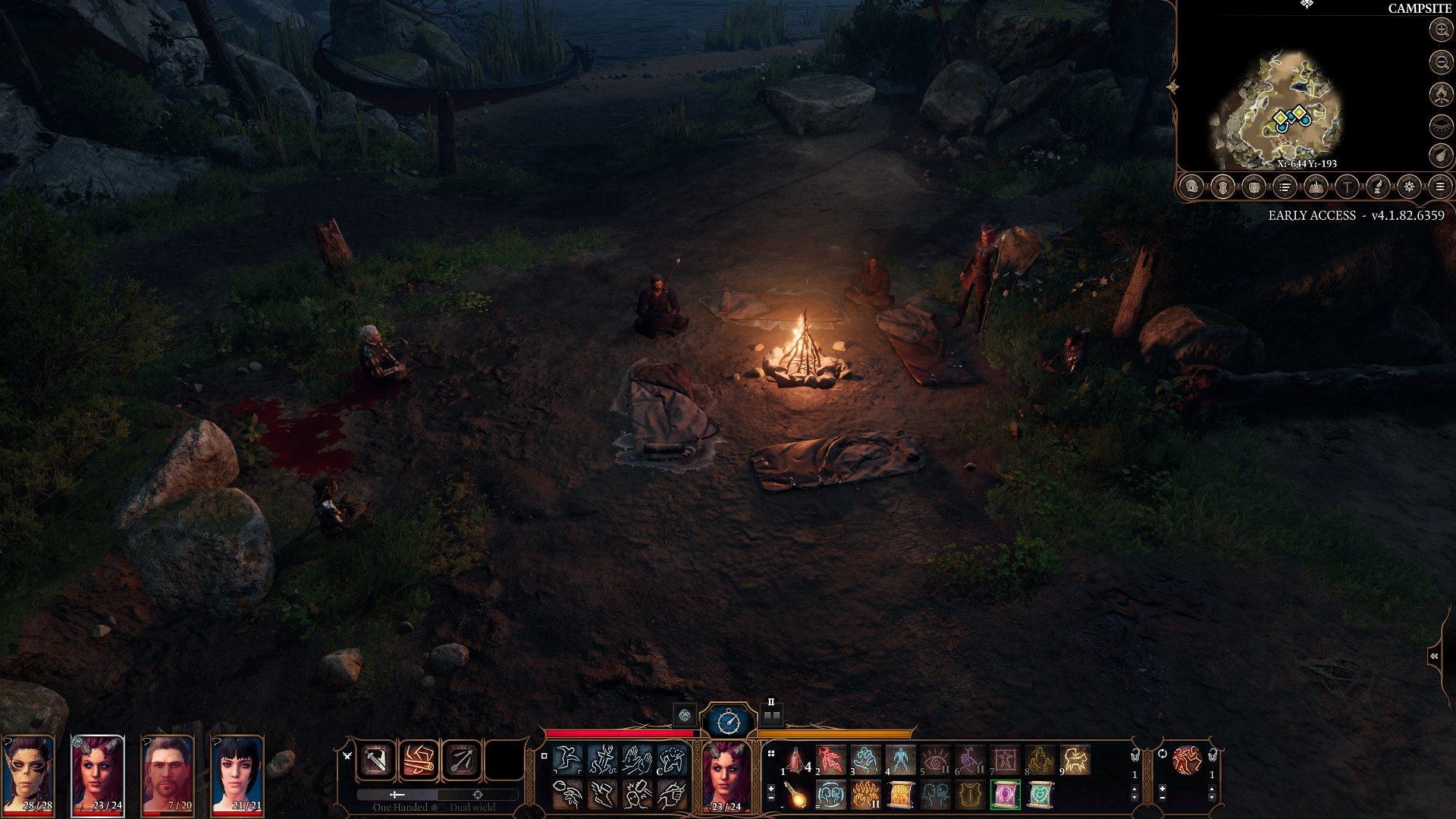
Task: Select the bearded man party portrait
Action: click(168, 775)
